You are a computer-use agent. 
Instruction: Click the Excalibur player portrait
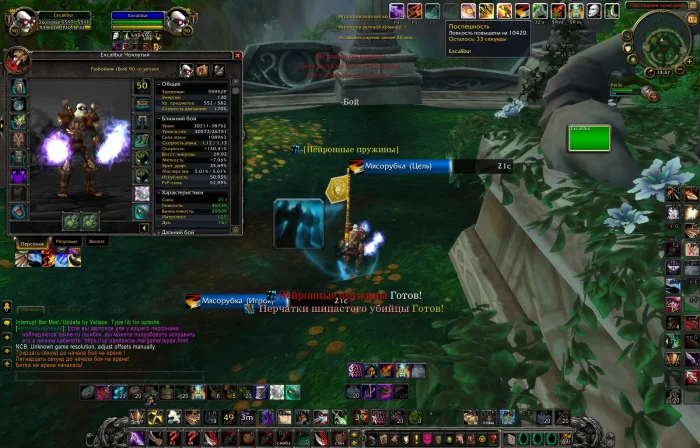pos(19,22)
